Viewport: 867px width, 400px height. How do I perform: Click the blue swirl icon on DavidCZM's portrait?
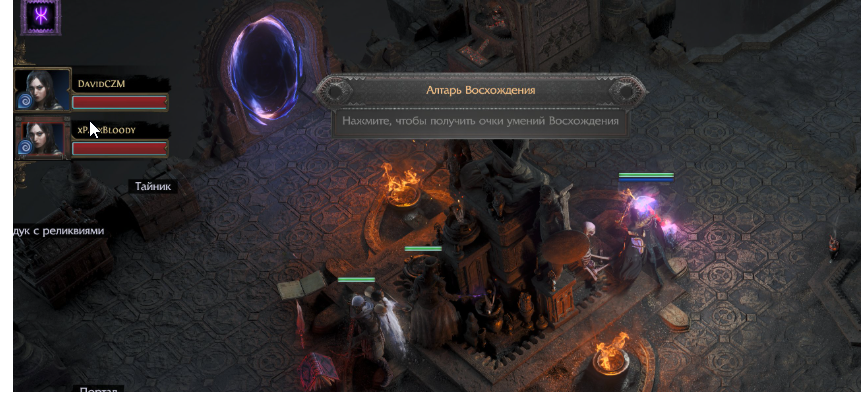pyautogui.click(x=25, y=101)
